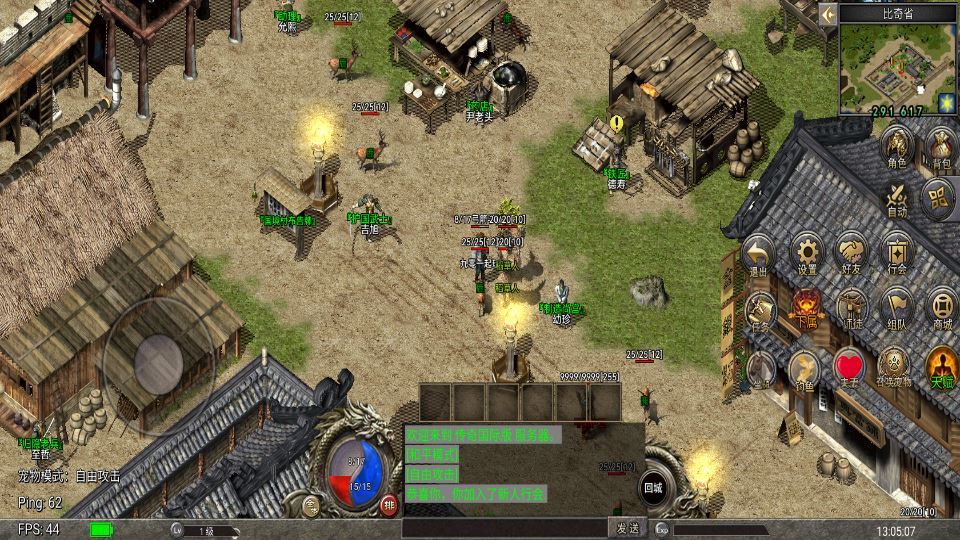Image resolution: width=960 pixels, height=540 pixels.
Task: Open the 行会 guild panel
Action: click(897, 254)
